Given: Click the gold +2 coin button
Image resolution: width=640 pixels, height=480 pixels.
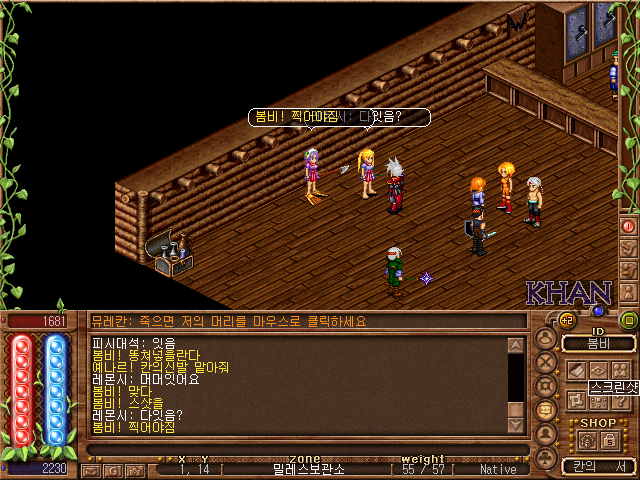Looking at the screenshot, I should pyautogui.click(x=567, y=320).
